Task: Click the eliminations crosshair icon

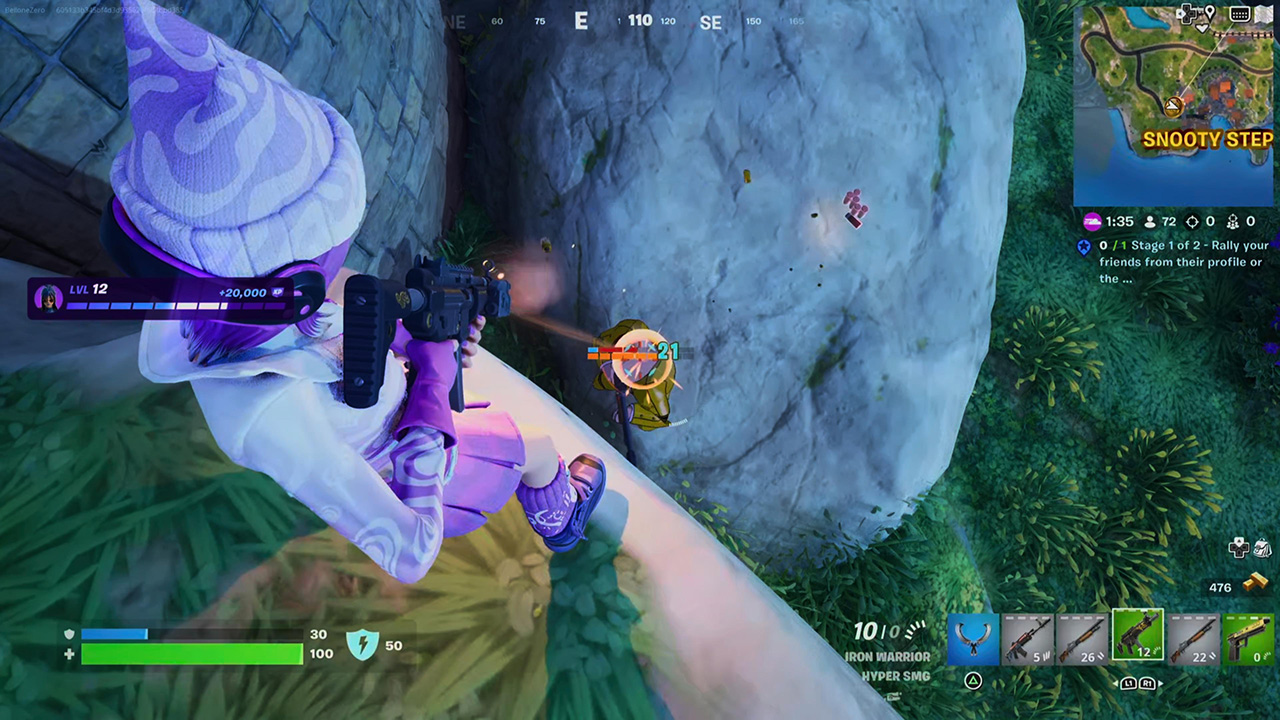Action: tap(1192, 221)
